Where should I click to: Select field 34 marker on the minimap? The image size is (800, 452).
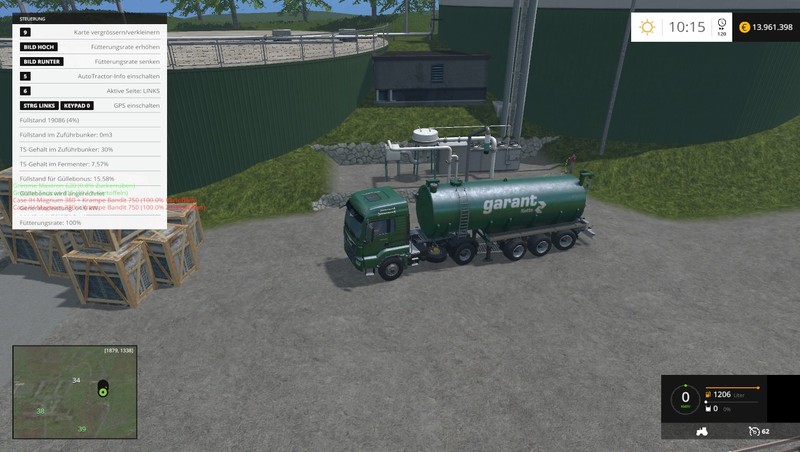pos(76,381)
